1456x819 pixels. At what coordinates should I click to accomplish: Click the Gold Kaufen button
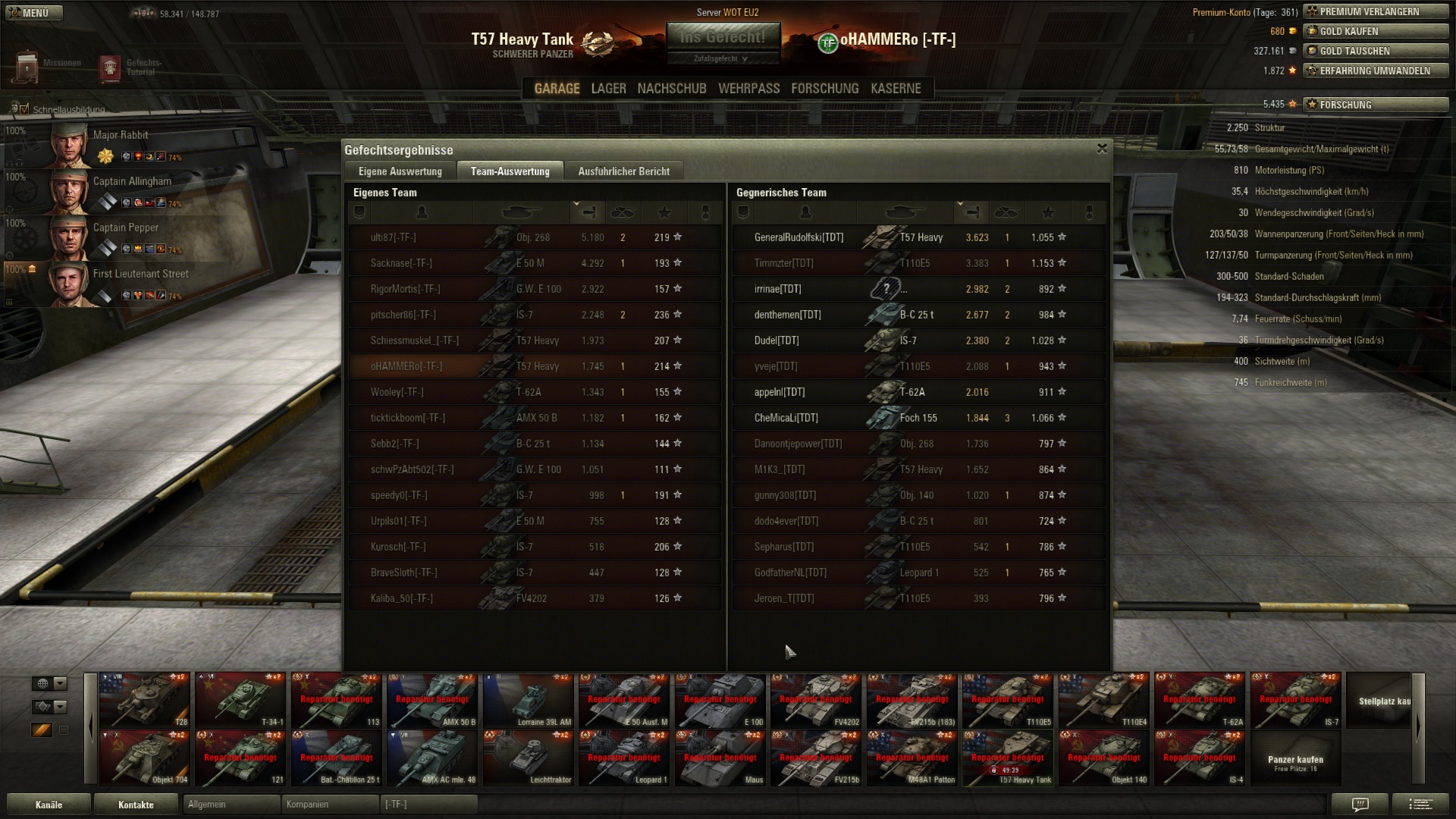click(1376, 31)
